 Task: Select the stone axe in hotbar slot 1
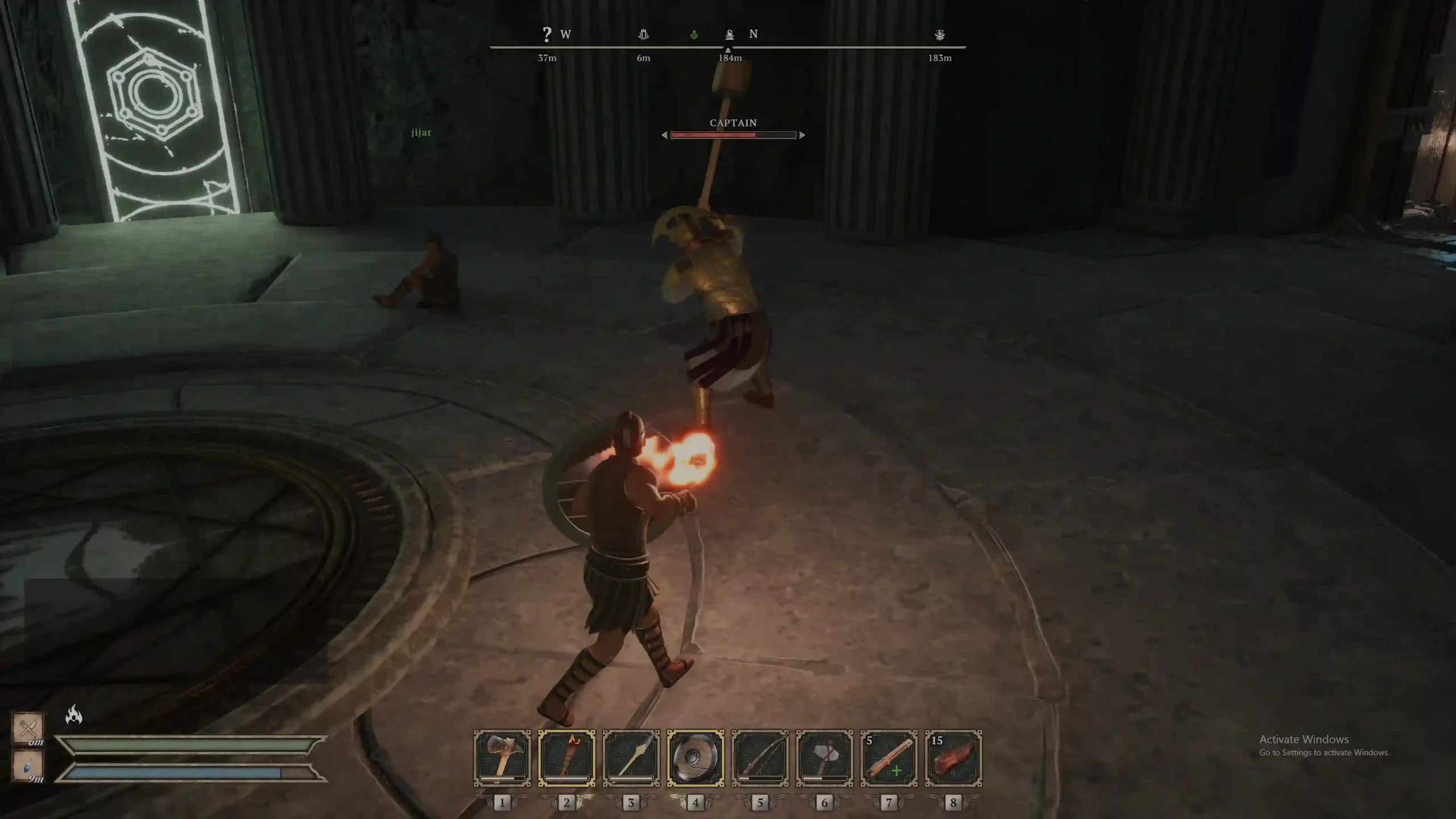[x=502, y=758]
